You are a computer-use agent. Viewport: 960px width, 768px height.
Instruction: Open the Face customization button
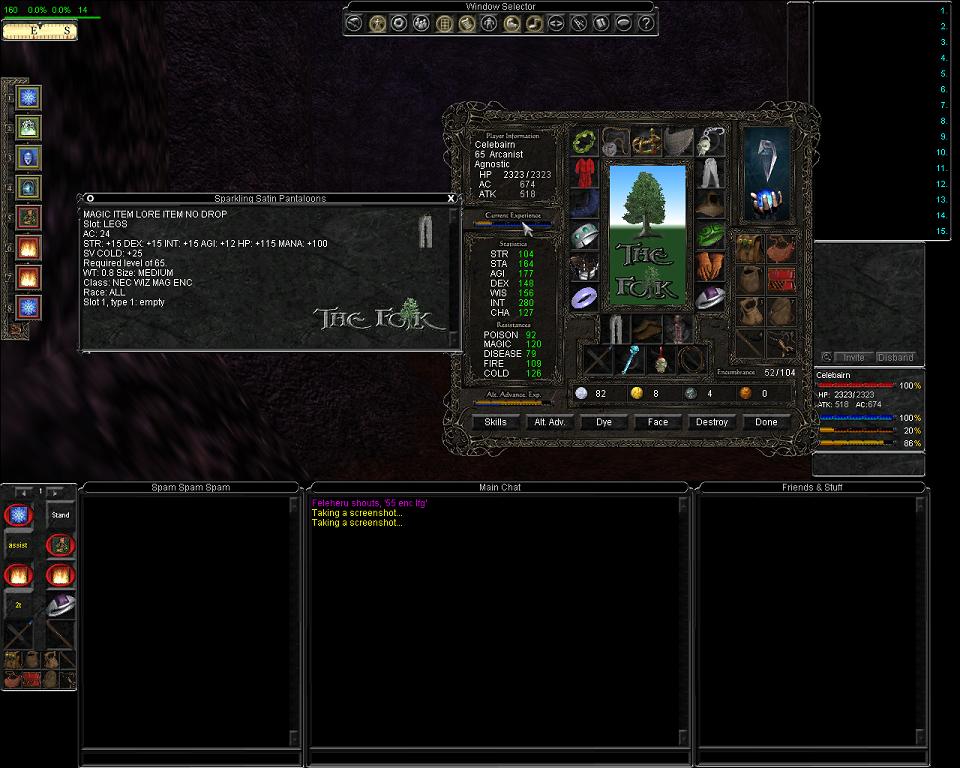(657, 422)
